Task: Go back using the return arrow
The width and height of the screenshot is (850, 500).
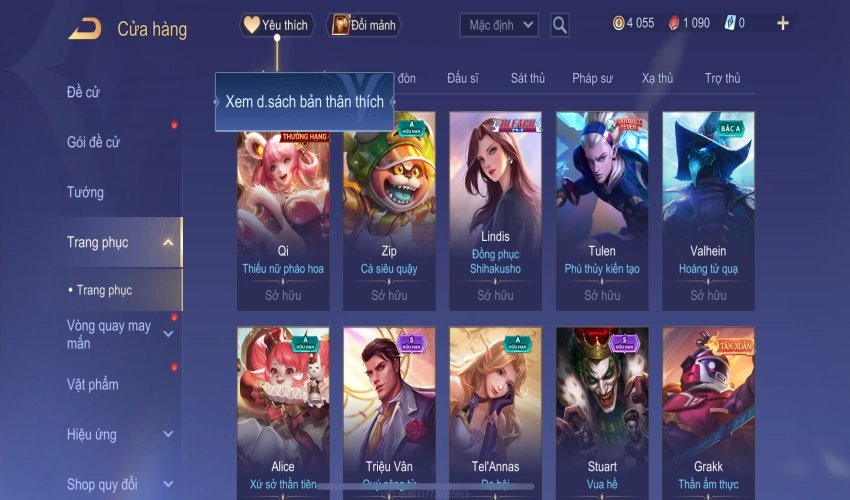Action: pyautogui.click(x=84, y=29)
